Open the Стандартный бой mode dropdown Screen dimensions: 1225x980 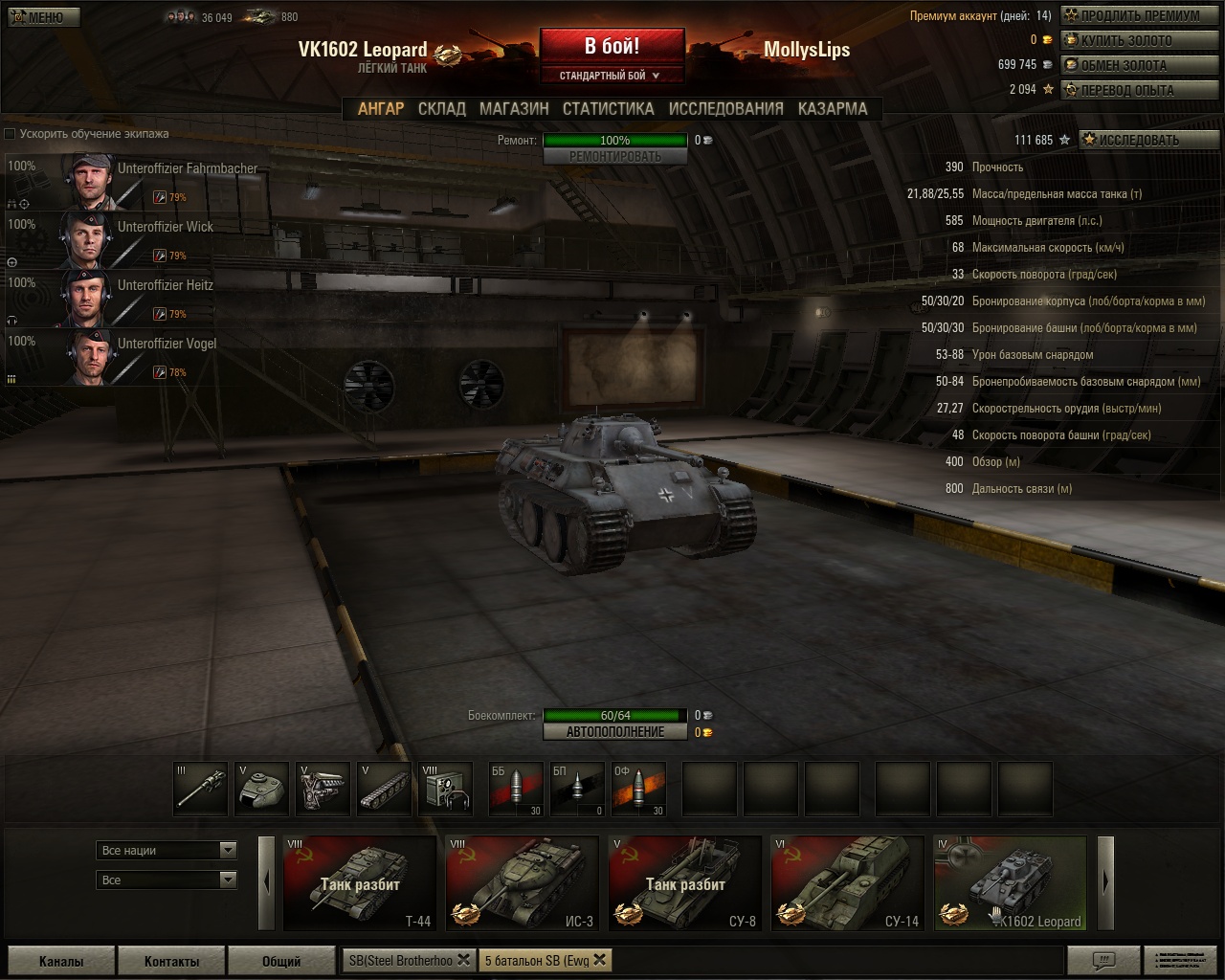611,76
